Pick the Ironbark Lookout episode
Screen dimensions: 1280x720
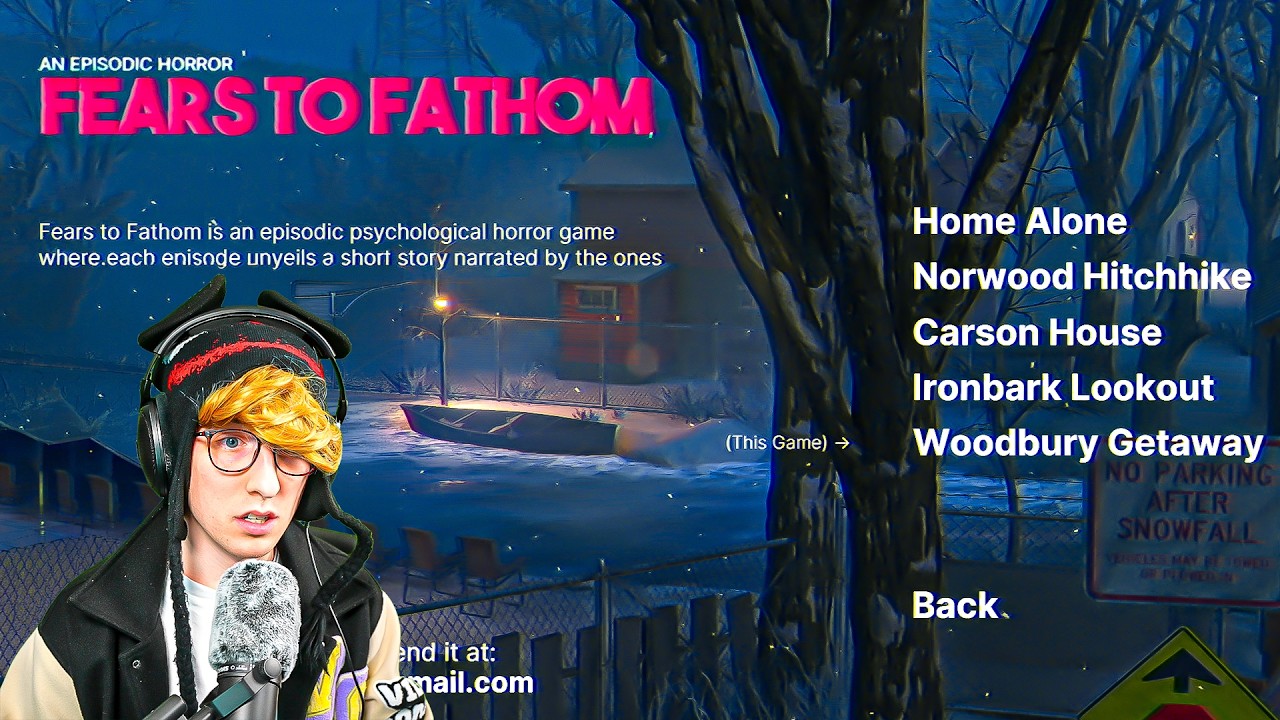[x=1063, y=387]
